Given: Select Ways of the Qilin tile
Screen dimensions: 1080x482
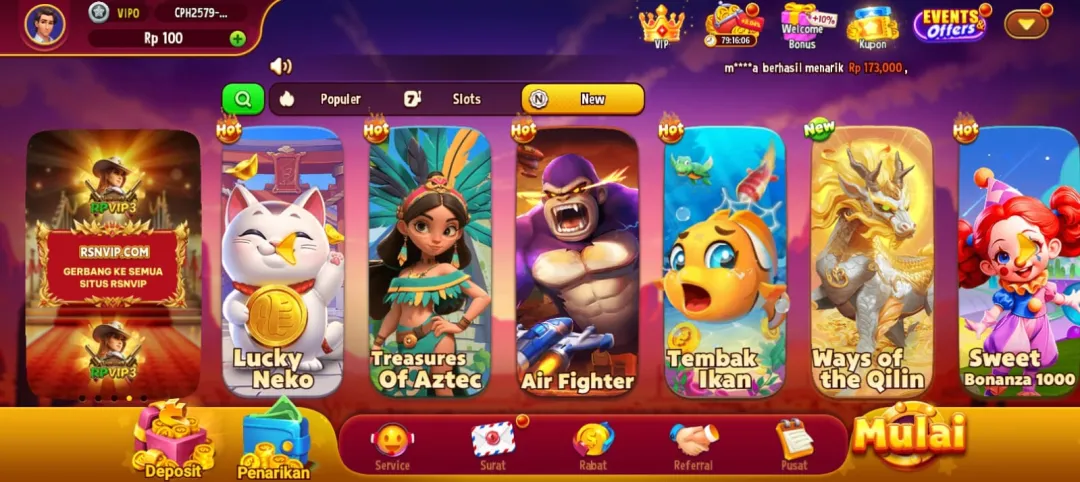Looking at the screenshot, I should click(871, 262).
